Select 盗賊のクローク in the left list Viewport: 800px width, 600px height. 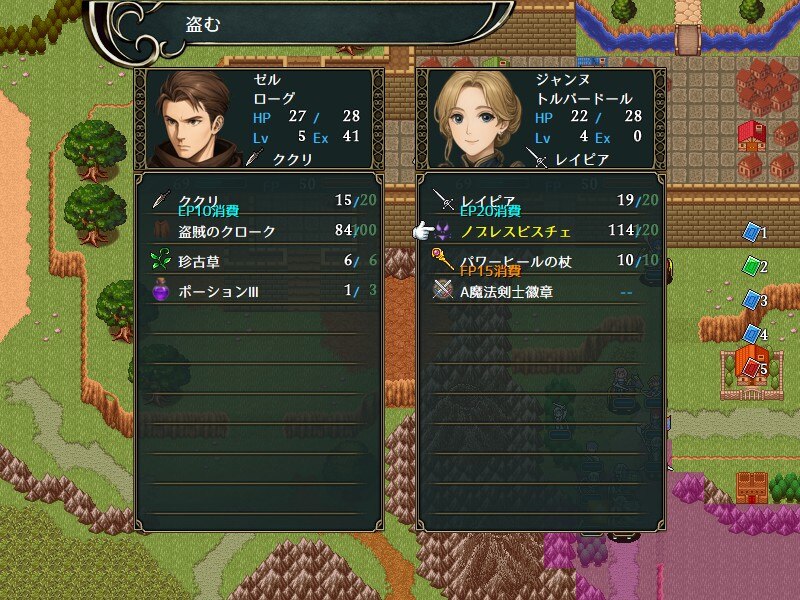point(256,231)
